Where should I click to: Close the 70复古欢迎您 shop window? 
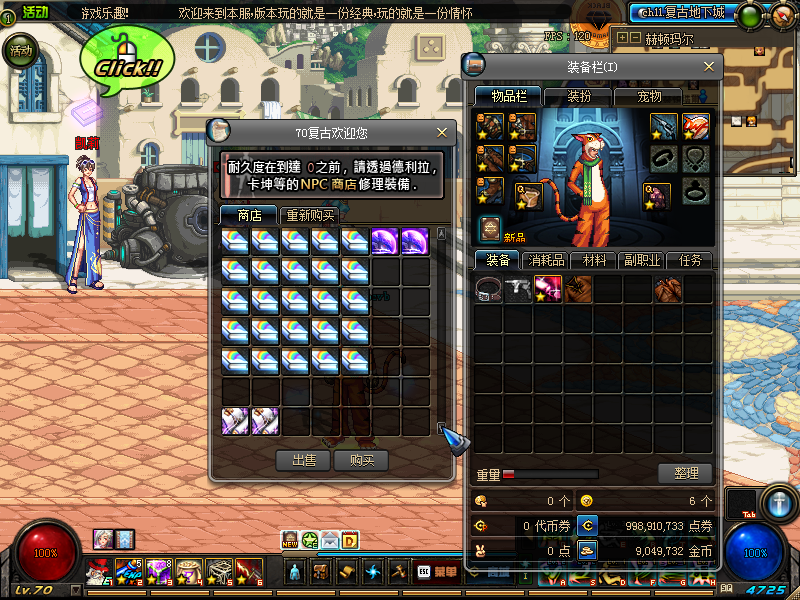click(442, 132)
